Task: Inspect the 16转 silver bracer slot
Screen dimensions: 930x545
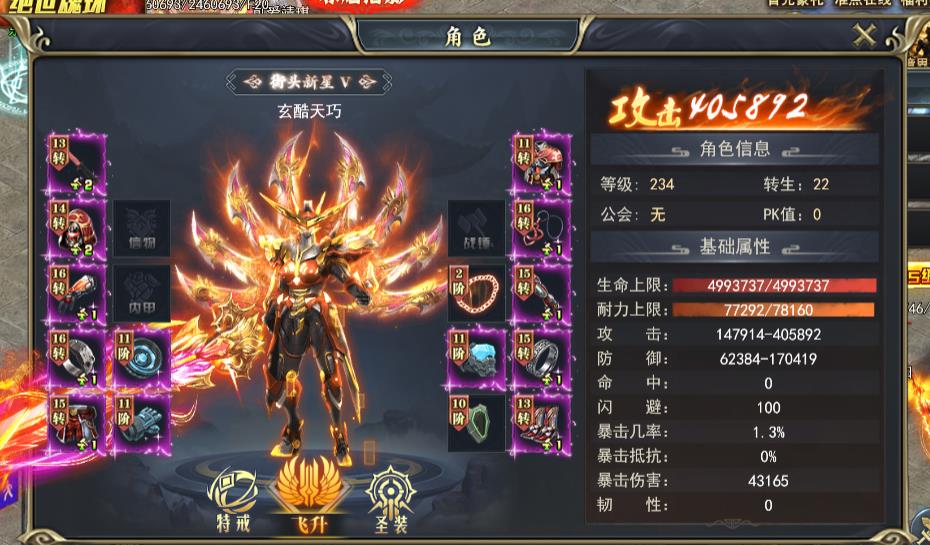Action: pos(76,358)
